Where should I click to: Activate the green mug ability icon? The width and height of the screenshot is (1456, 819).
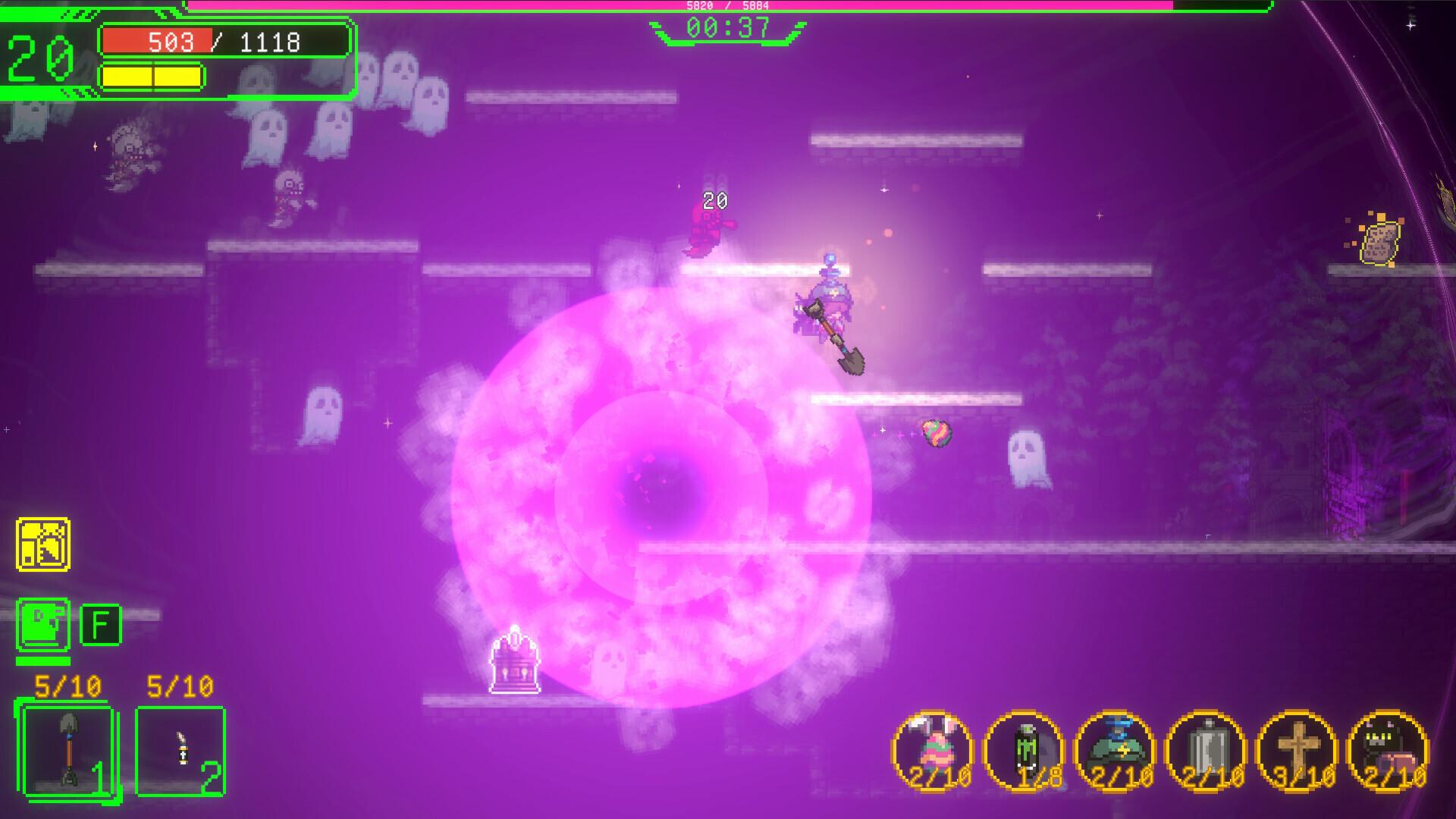(x=43, y=625)
